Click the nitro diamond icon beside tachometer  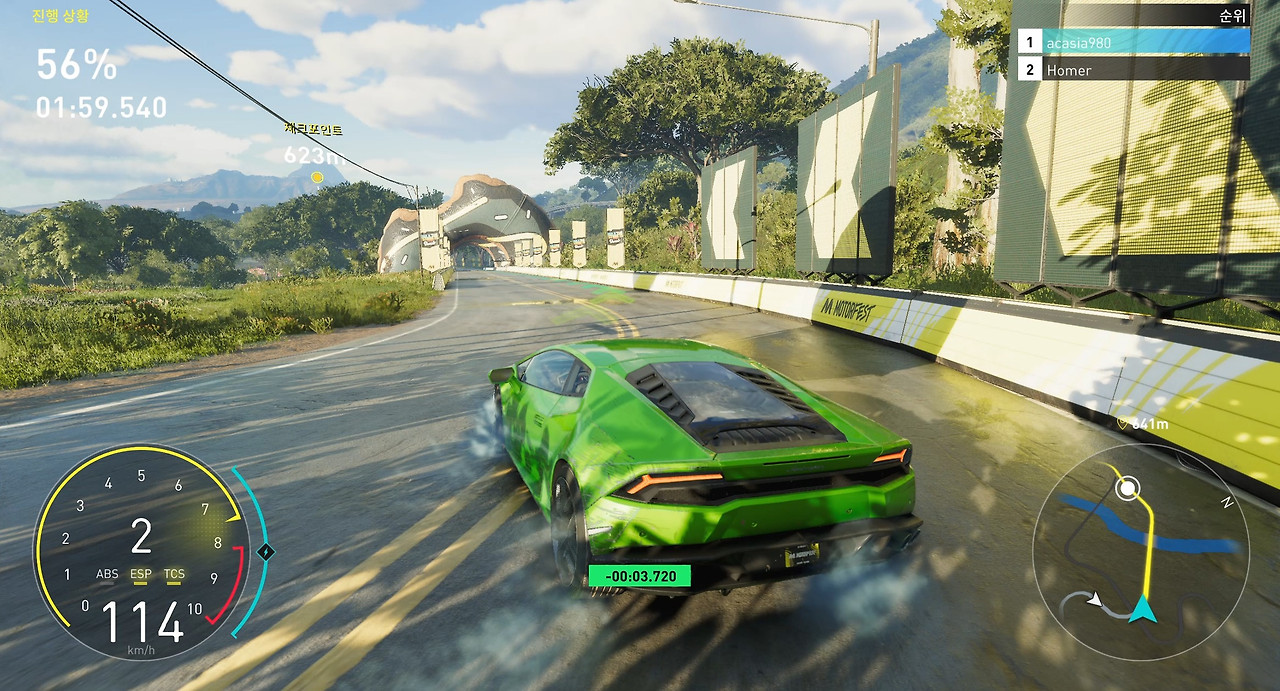point(266,551)
